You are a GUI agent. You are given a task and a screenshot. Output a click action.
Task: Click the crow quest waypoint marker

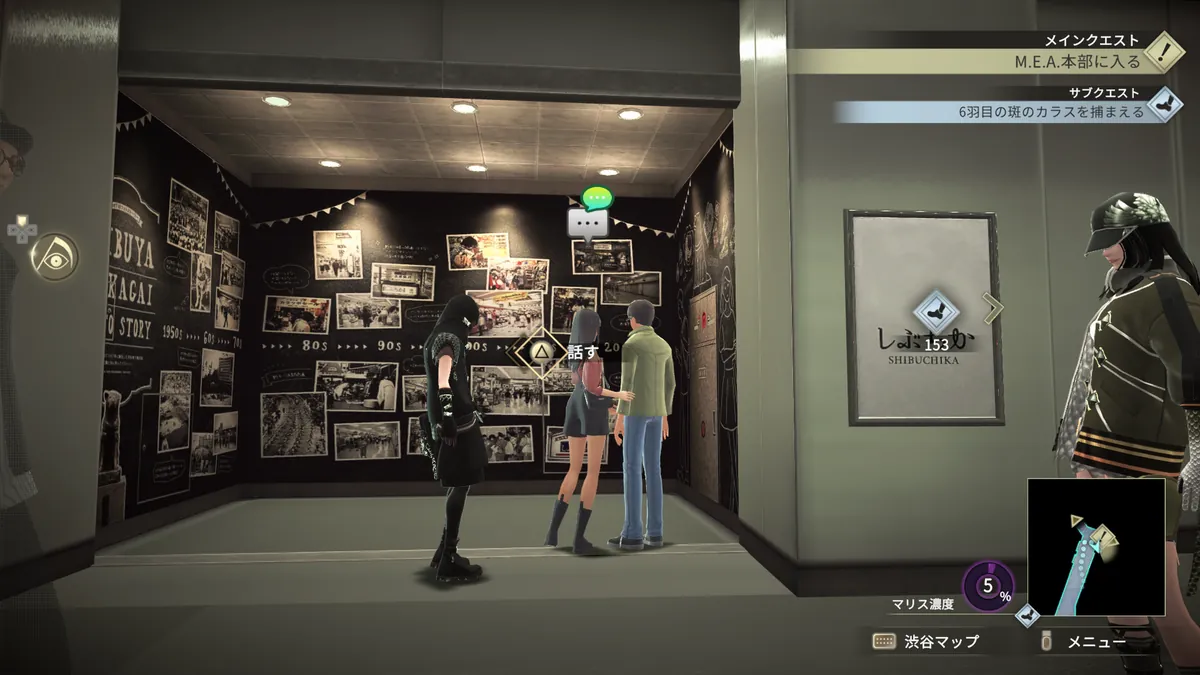point(936,311)
